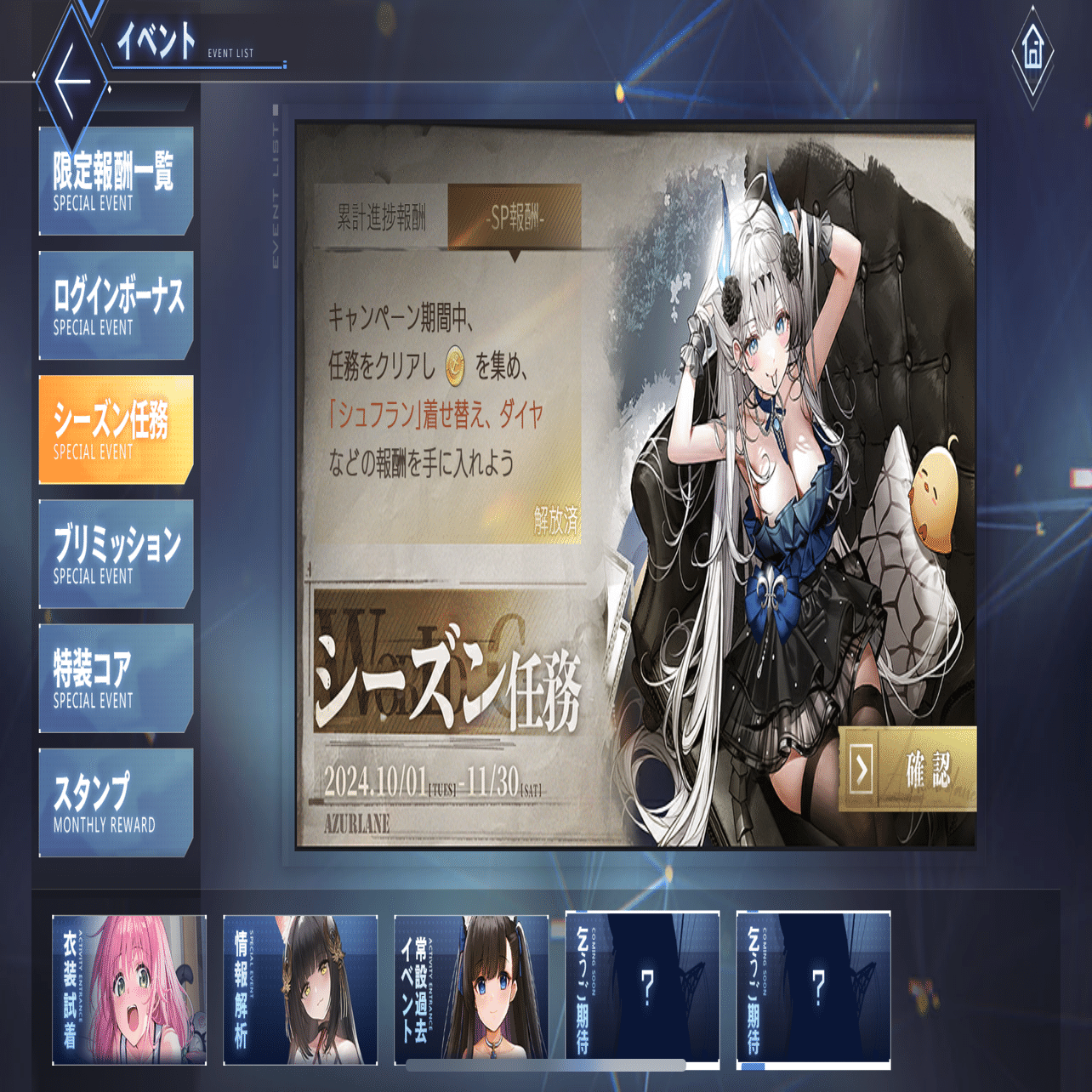Click the question mark on second 乞うご期待 panel
The width and height of the screenshot is (1092, 1092).
coord(817,987)
